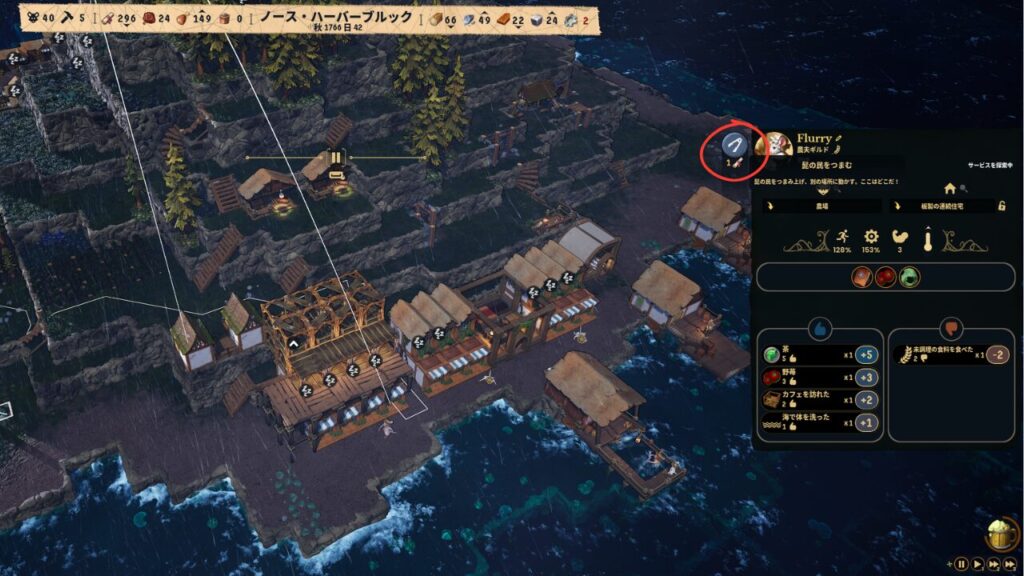Image resolution: width=1024 pixels, height=576 pixels.
Task: Open the thumbs-up positive effects header
Action: (x=820, y=326)
